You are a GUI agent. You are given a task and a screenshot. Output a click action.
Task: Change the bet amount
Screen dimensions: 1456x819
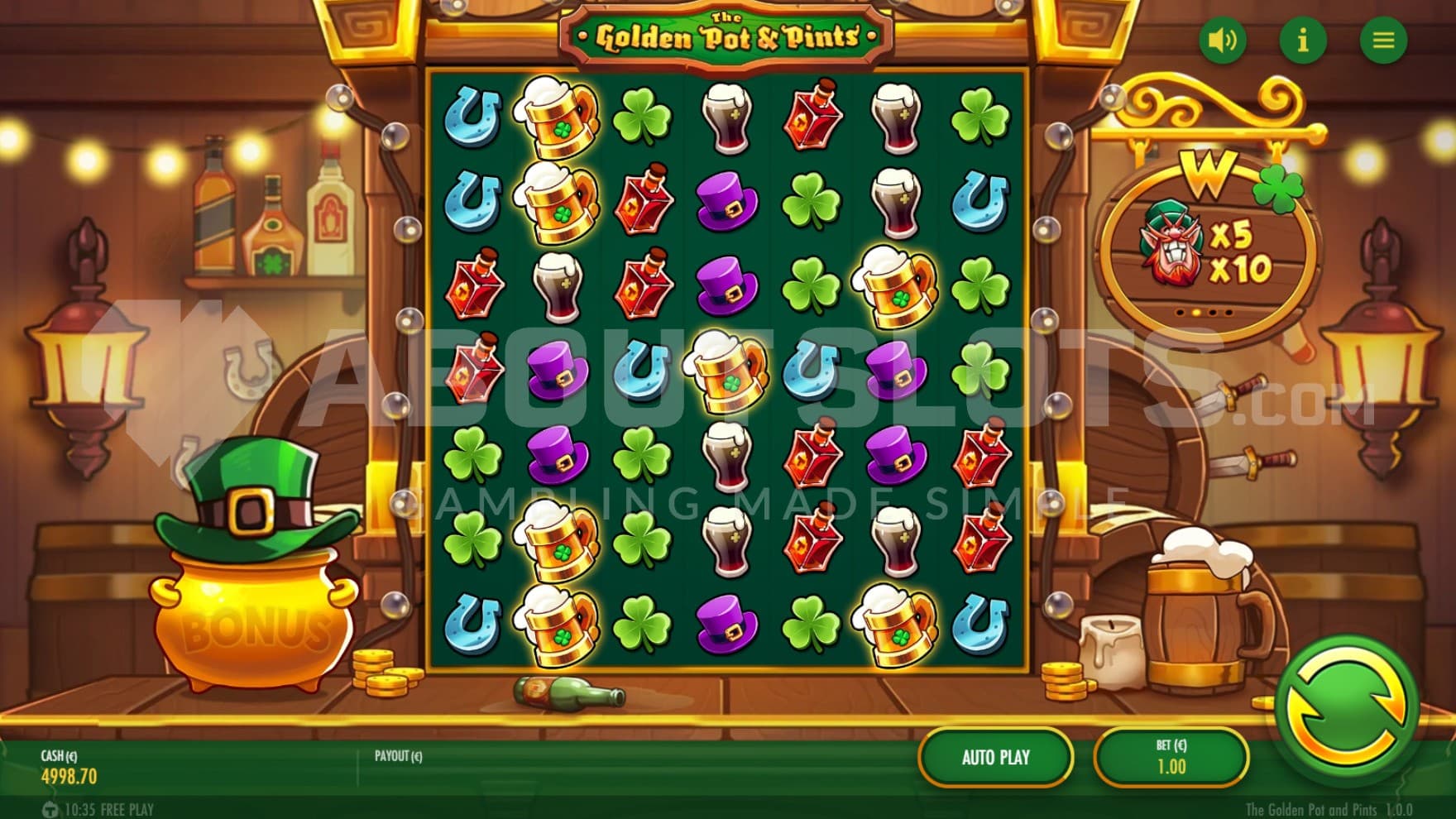pyautogui.click(x=1171, y=757)
